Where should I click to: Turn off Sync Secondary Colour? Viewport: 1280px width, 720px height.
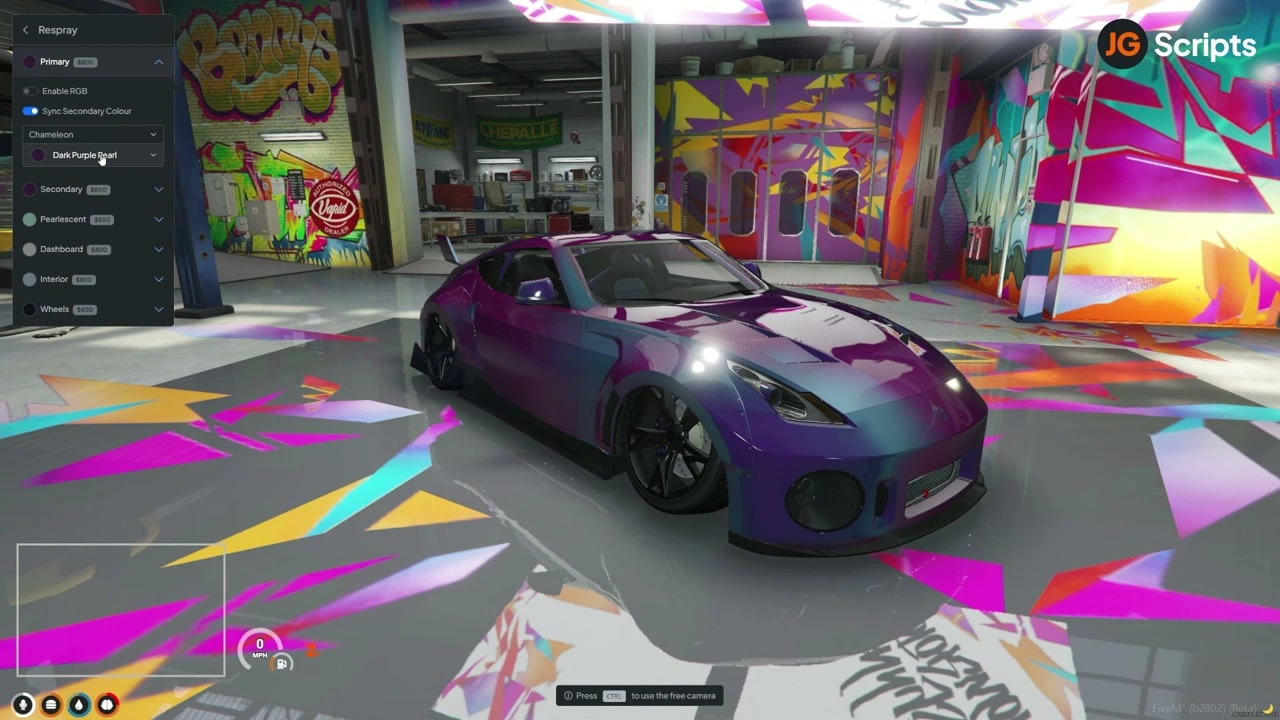tap(31, 111)
